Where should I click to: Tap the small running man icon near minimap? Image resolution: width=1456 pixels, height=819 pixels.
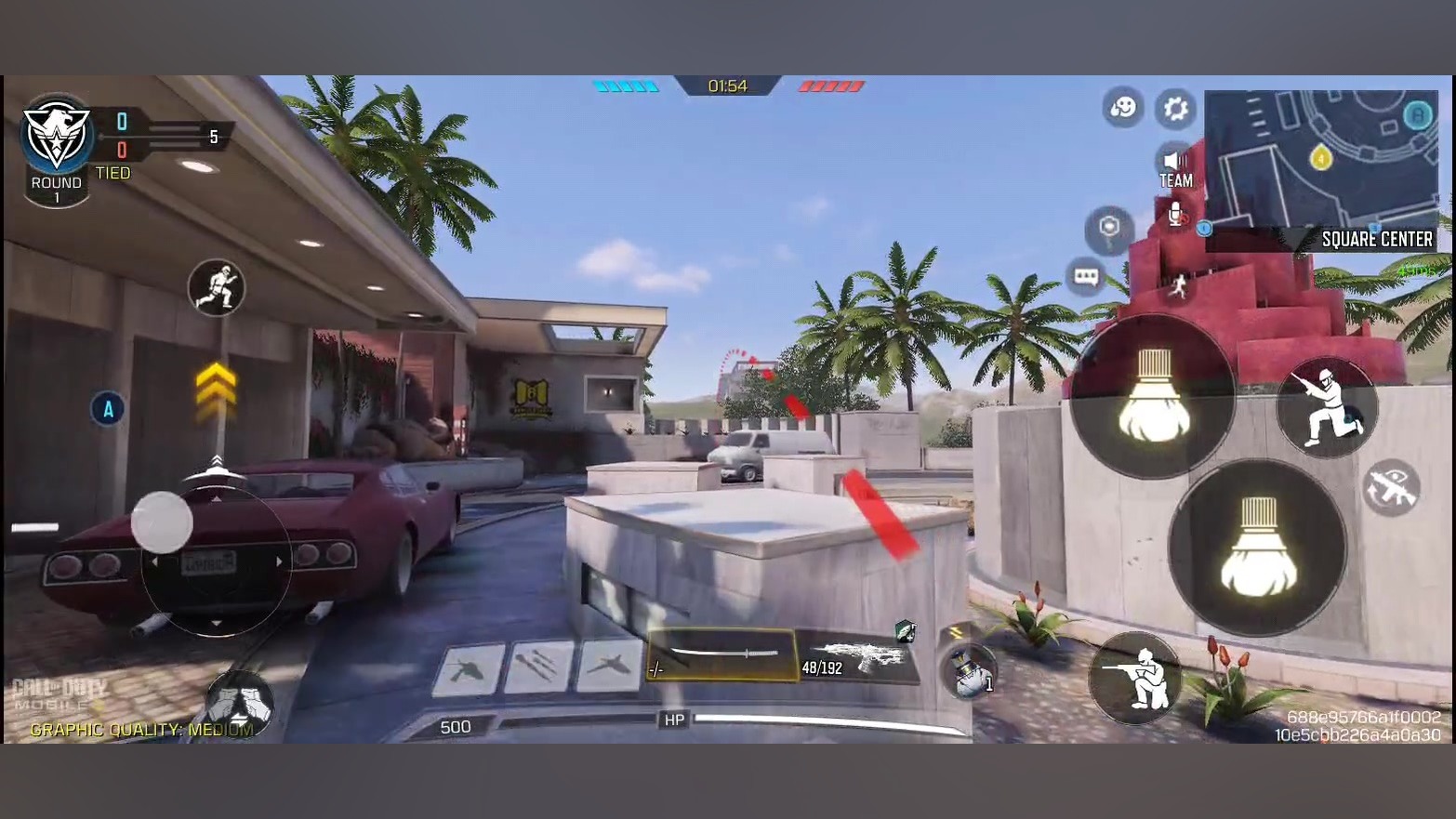[1178, 286]
